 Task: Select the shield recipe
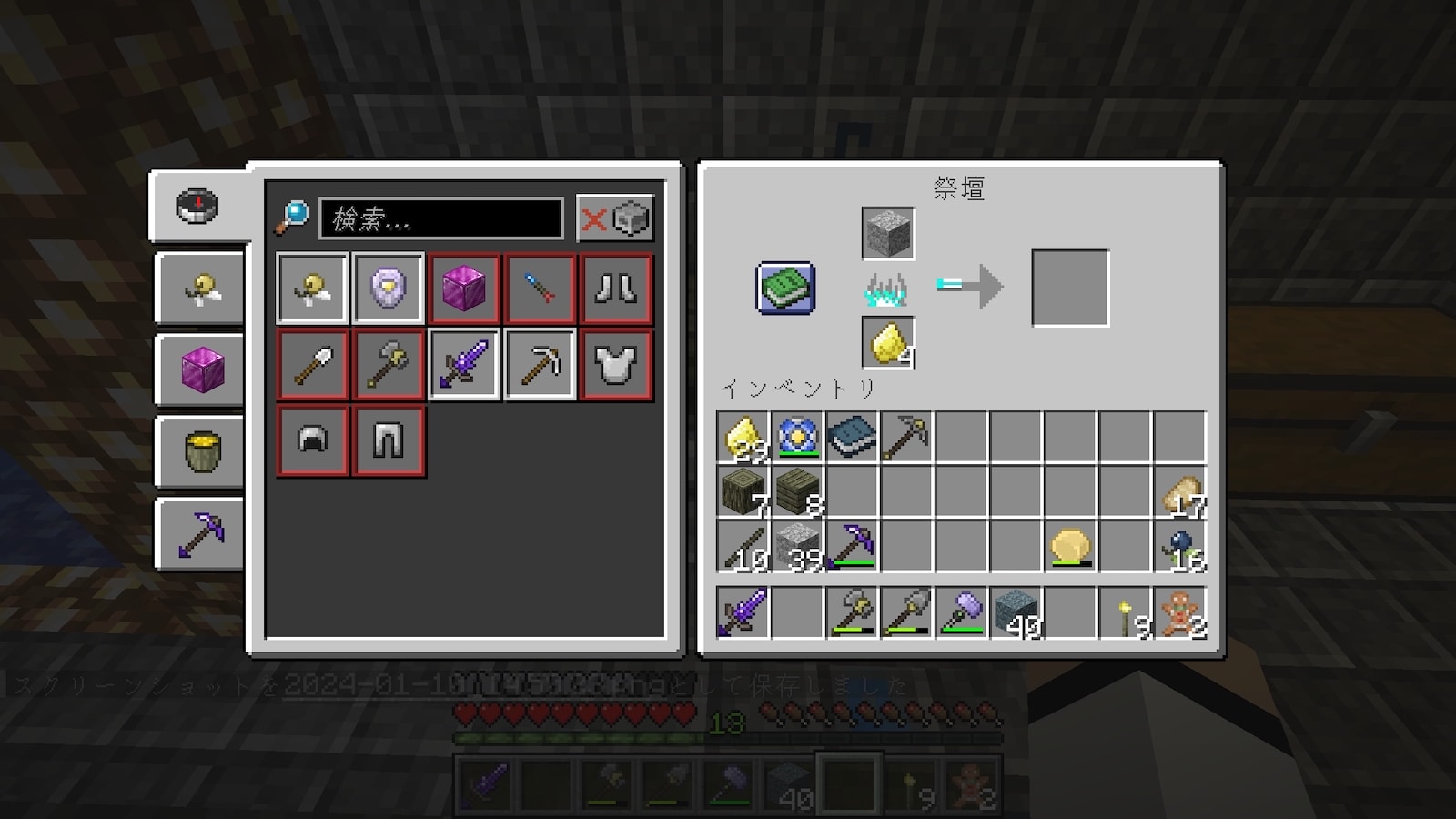click(389, 288)
